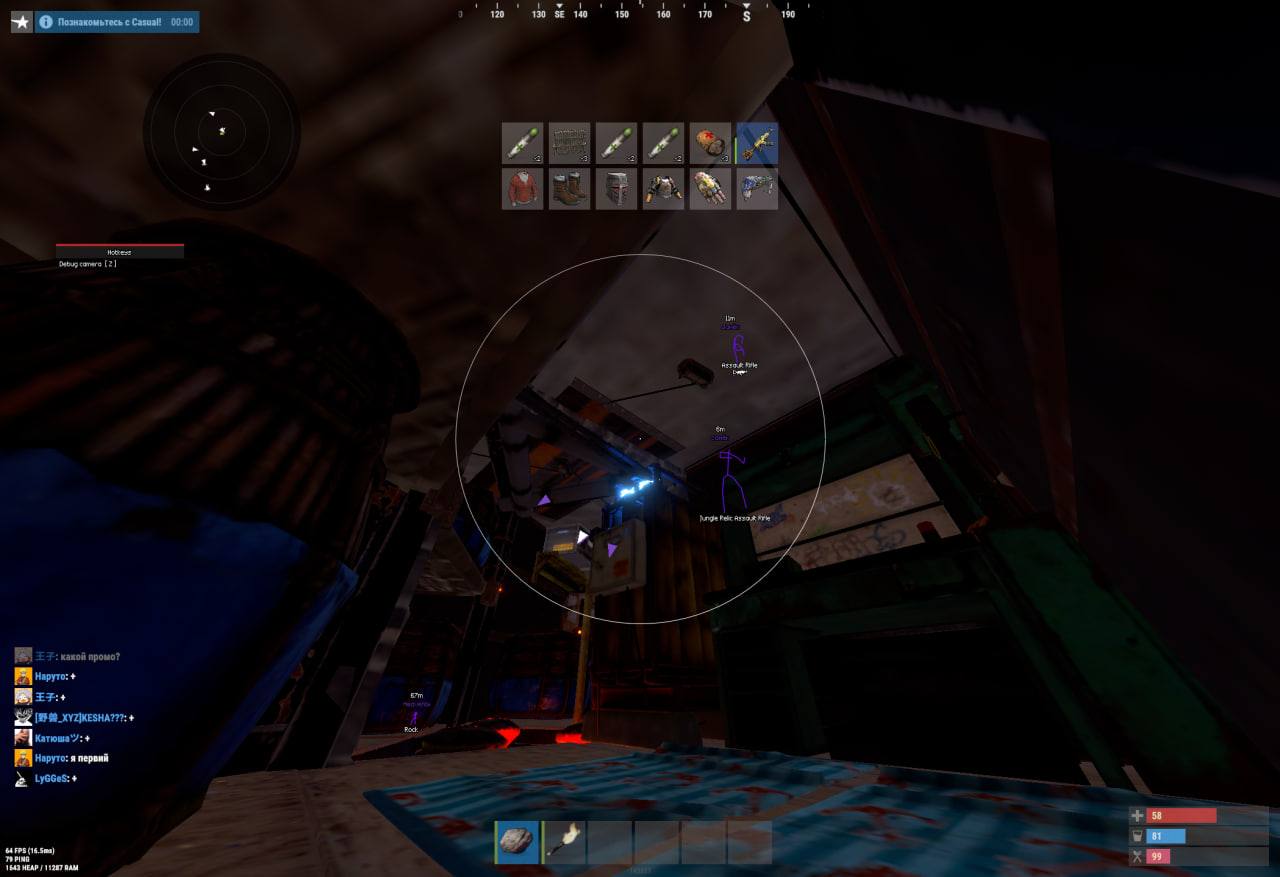Click the water cup icon beside the blue bar
Screen dimensions: 1280x877
coord(1136,835)
